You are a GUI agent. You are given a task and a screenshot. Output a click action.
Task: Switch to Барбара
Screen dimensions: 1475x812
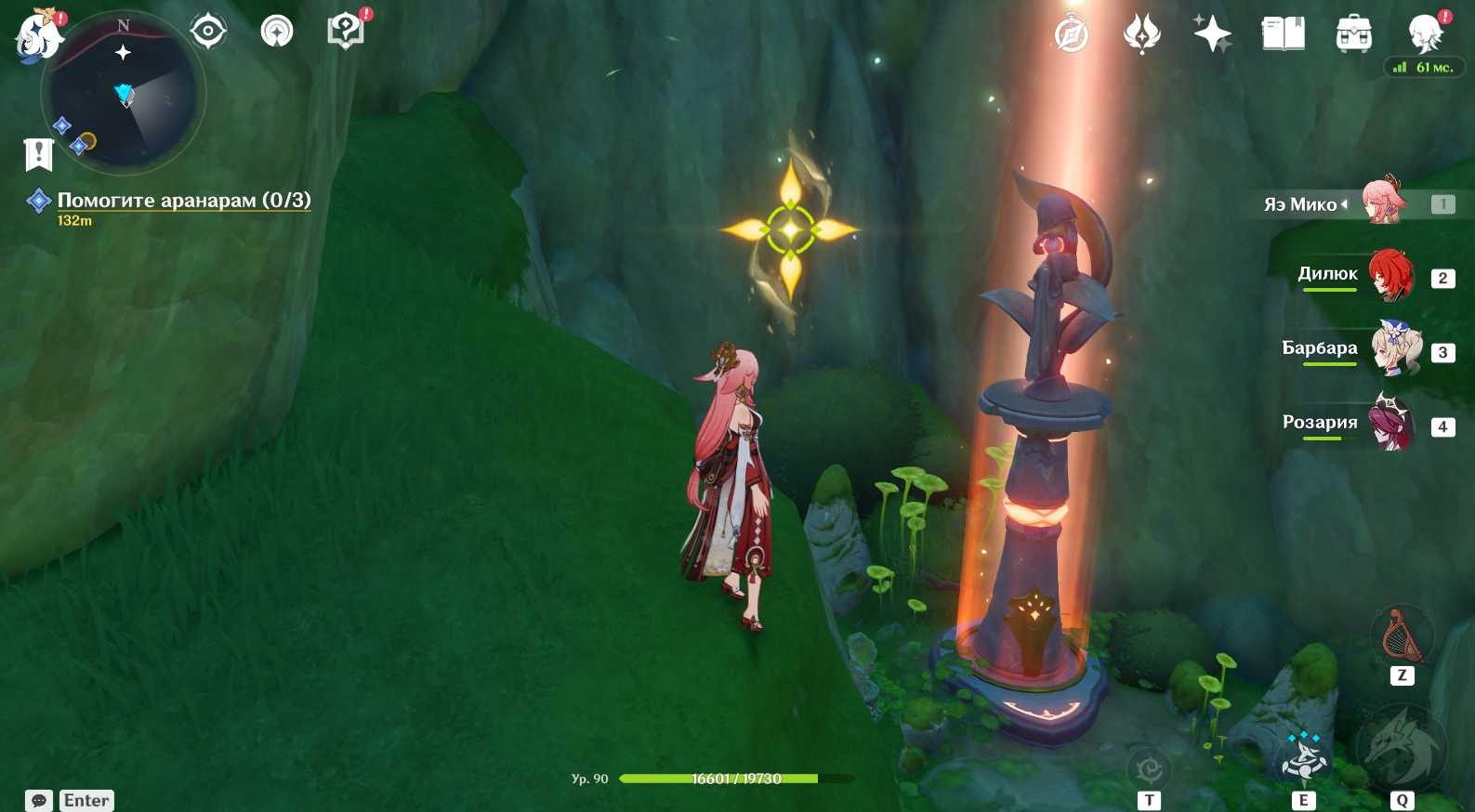click(x=1394, y=350)
